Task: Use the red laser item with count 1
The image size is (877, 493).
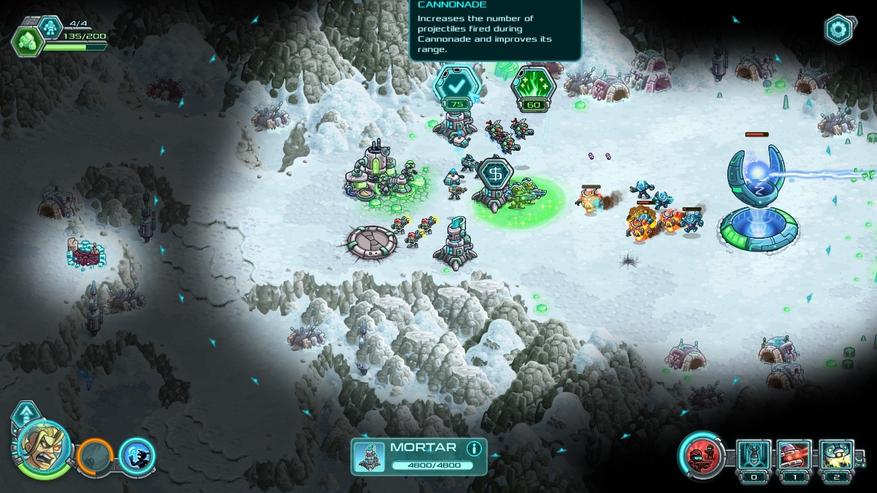Action: pos(795,455)
